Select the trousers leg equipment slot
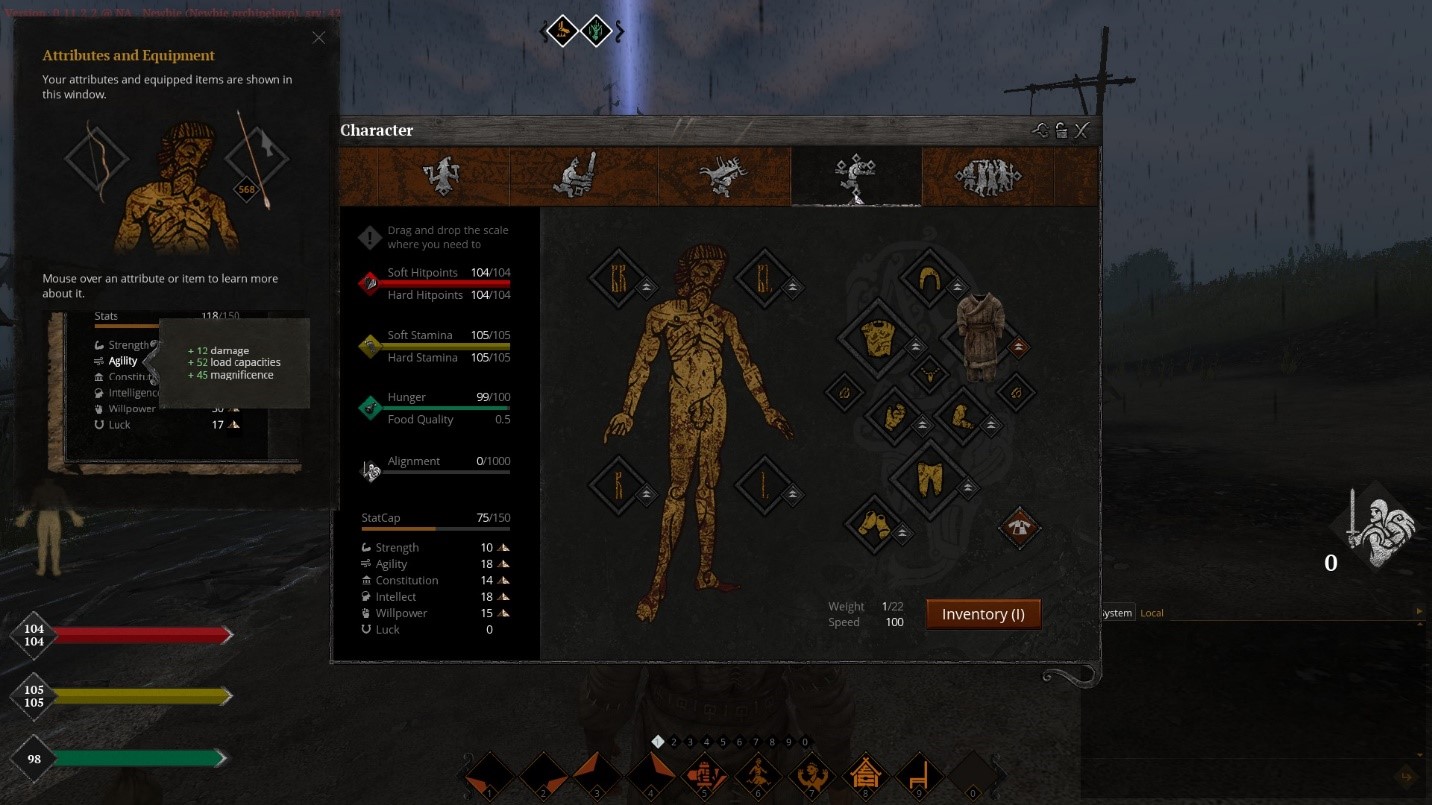This screenshot has width=1432, height=805. (929, 479)
